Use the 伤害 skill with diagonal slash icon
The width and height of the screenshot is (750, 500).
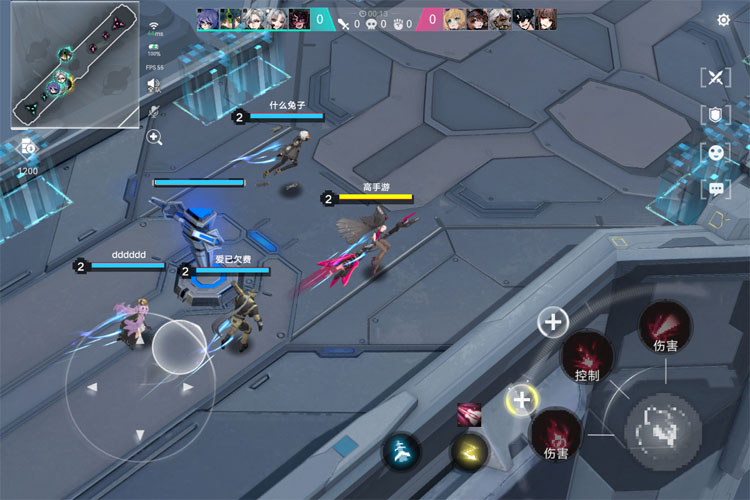pyautogui.click(x=664, y=325)
